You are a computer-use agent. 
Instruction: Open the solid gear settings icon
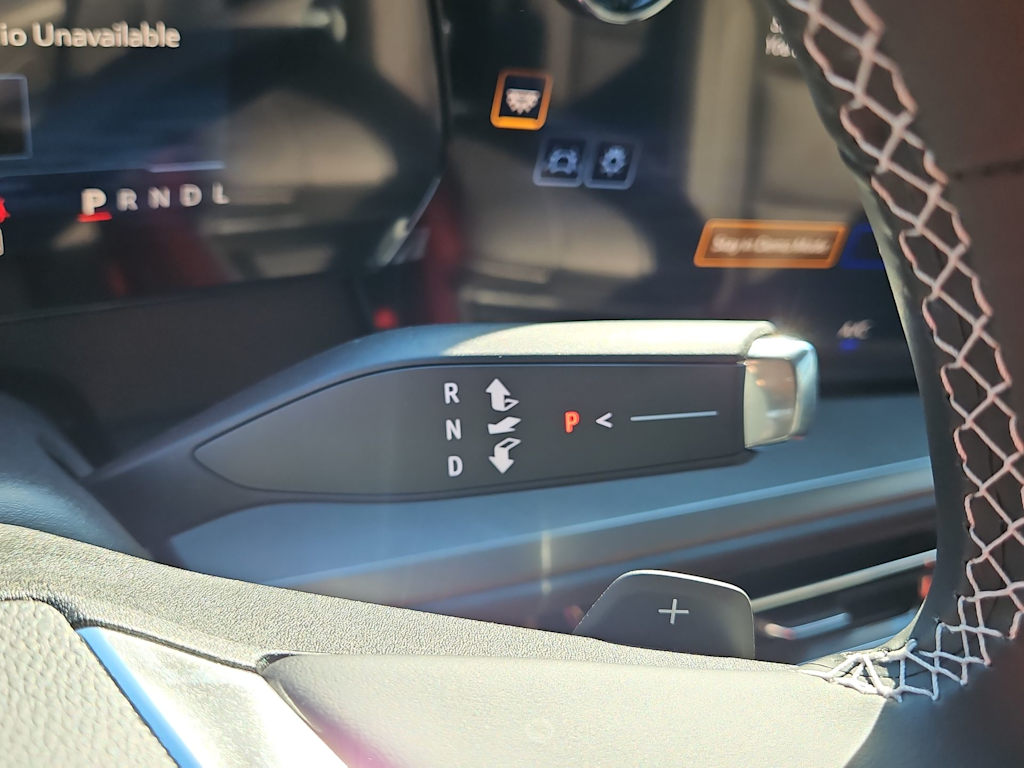point(611,162)
